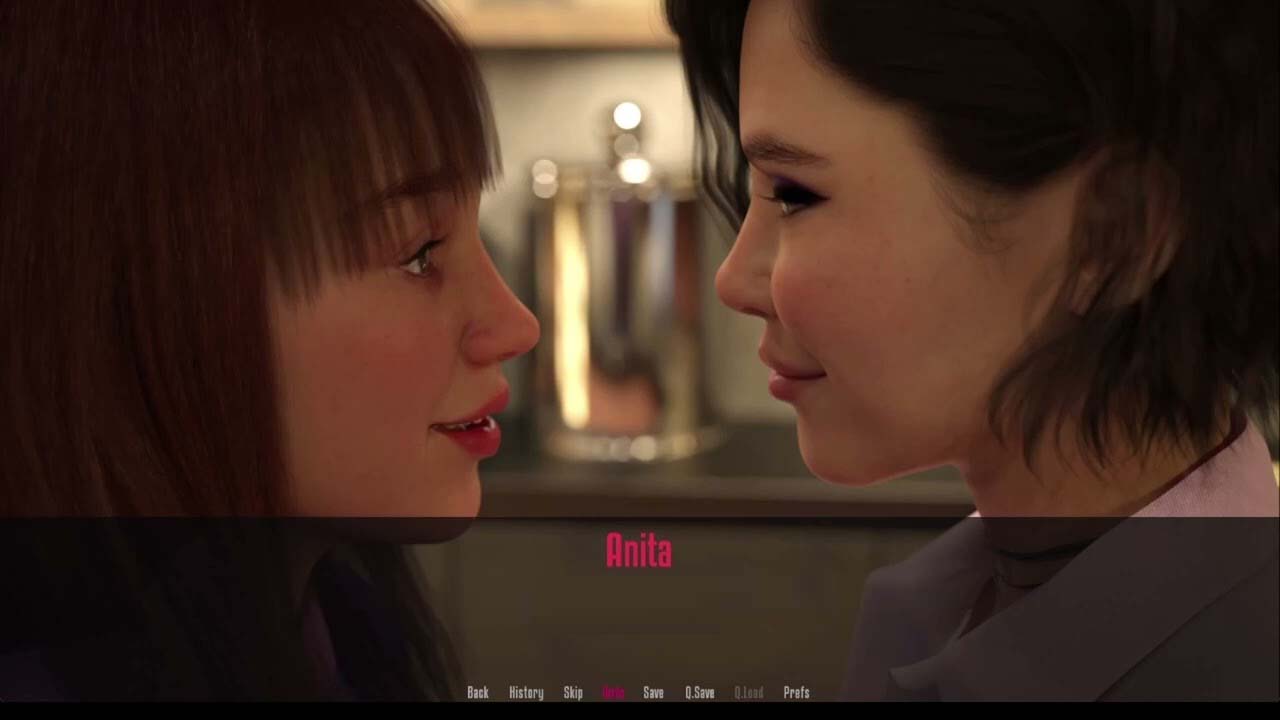Click Q.Save in the quick menu
The image size is (1280, 720).
[x=700, y=691]
